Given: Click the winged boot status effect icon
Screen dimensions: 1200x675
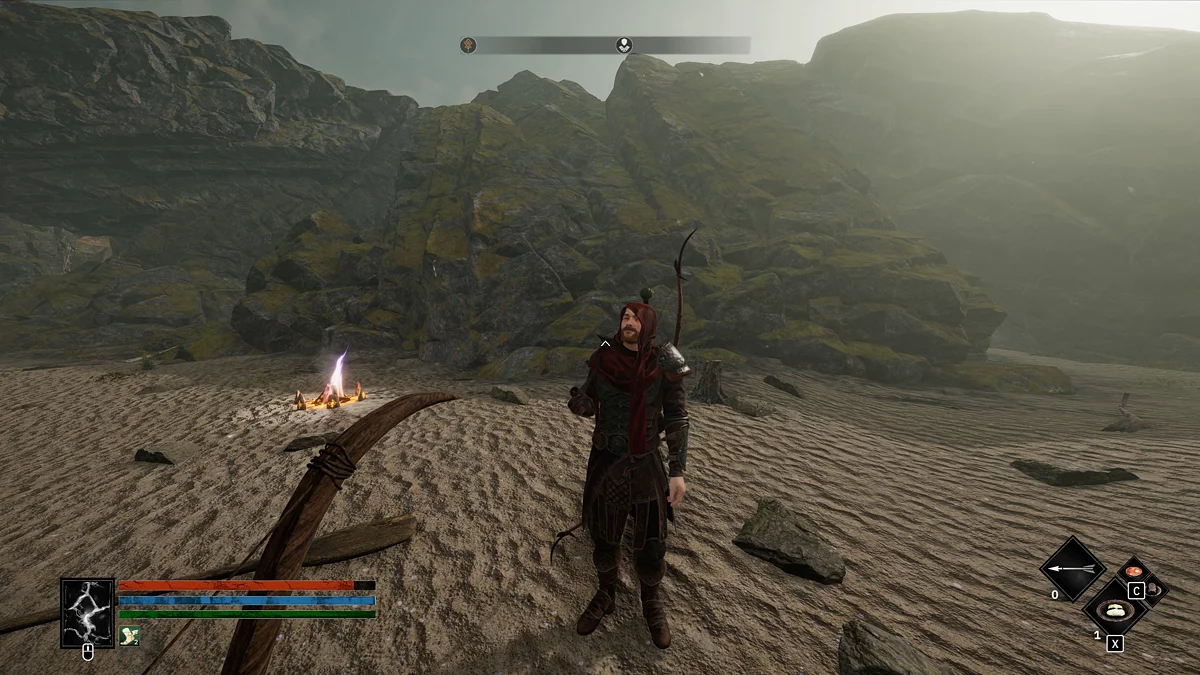Looking at the screenshot, I should click(129, 635).
